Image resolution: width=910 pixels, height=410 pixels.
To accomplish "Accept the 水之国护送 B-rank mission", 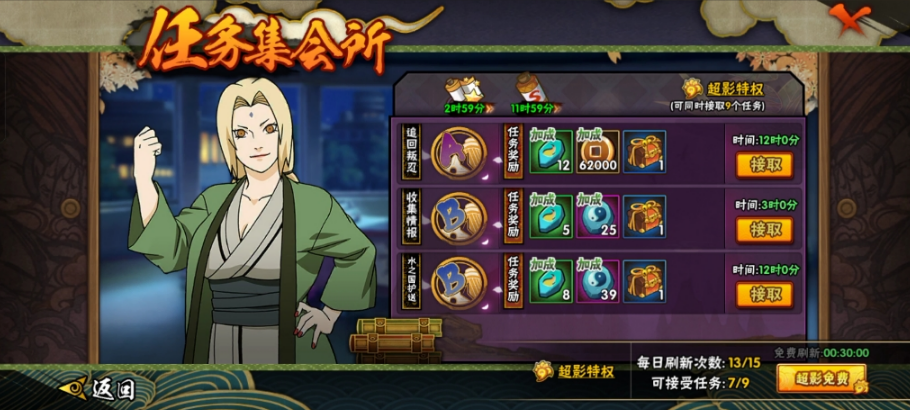I will (765, 295).
